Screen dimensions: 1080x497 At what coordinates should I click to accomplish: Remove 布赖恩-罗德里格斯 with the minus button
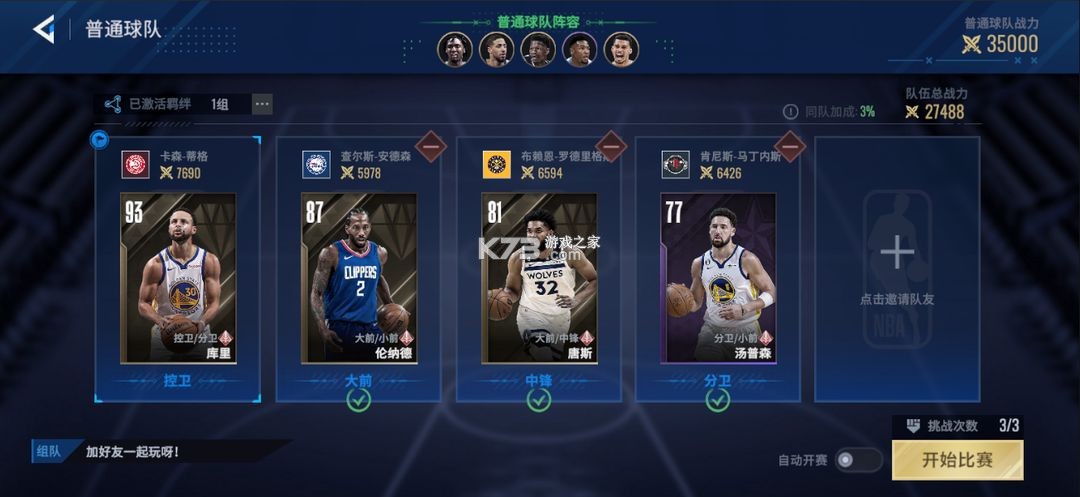(x=610, y=146)
